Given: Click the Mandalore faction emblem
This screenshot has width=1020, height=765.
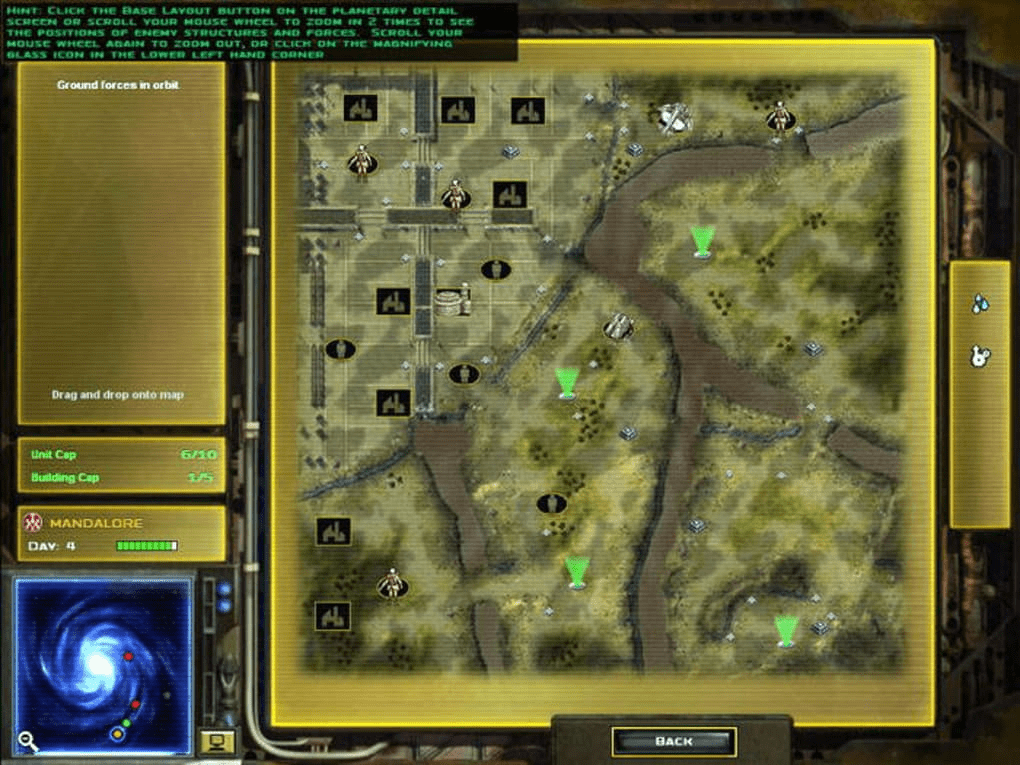Looking at the screenshot, I should (32, 523).
